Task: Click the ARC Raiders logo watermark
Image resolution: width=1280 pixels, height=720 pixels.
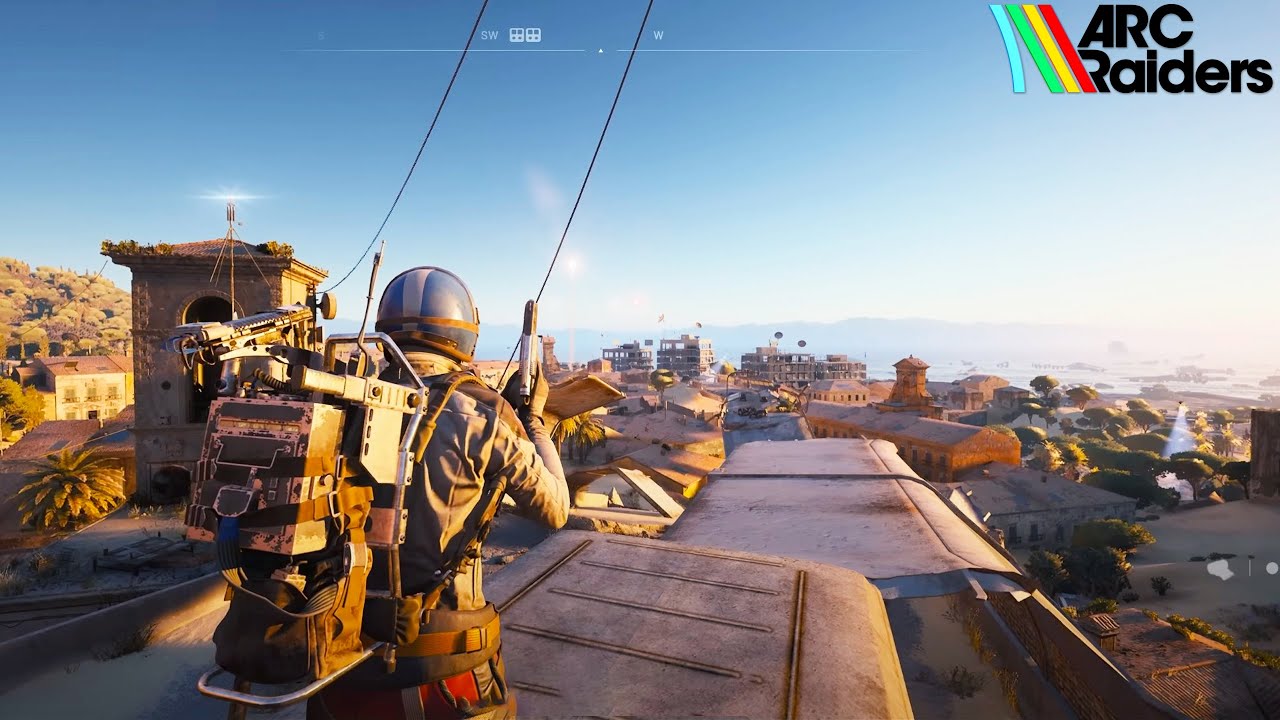Action: pos(1131,49)
